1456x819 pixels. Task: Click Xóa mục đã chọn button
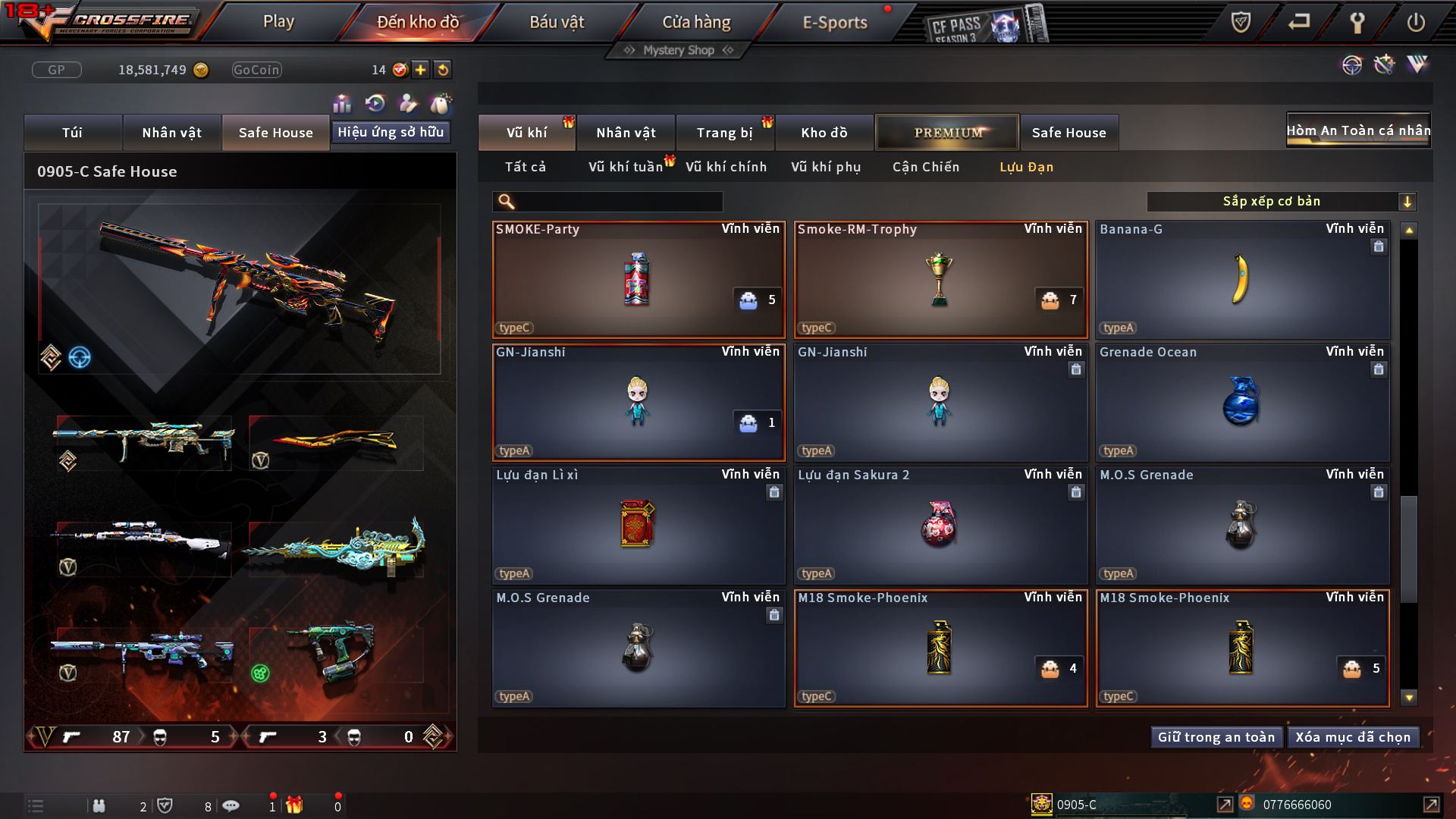coord(1353,737)
